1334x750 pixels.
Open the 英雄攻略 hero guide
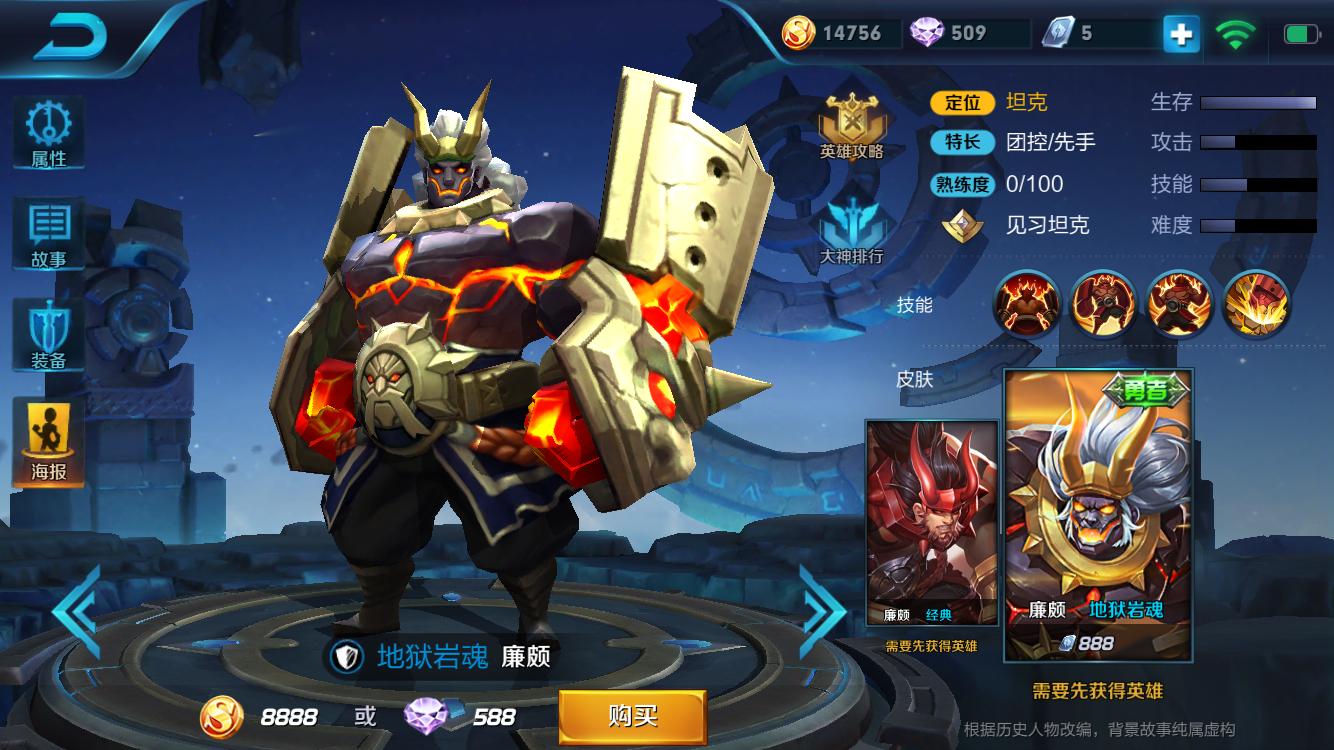852,126
